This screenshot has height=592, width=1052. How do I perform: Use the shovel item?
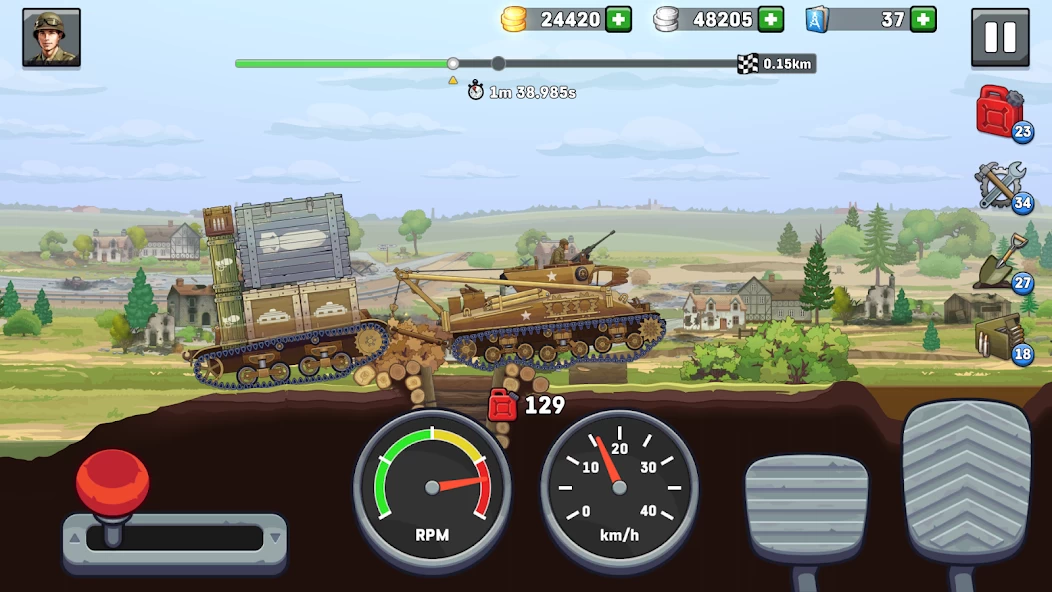[x=1000, y=262]
